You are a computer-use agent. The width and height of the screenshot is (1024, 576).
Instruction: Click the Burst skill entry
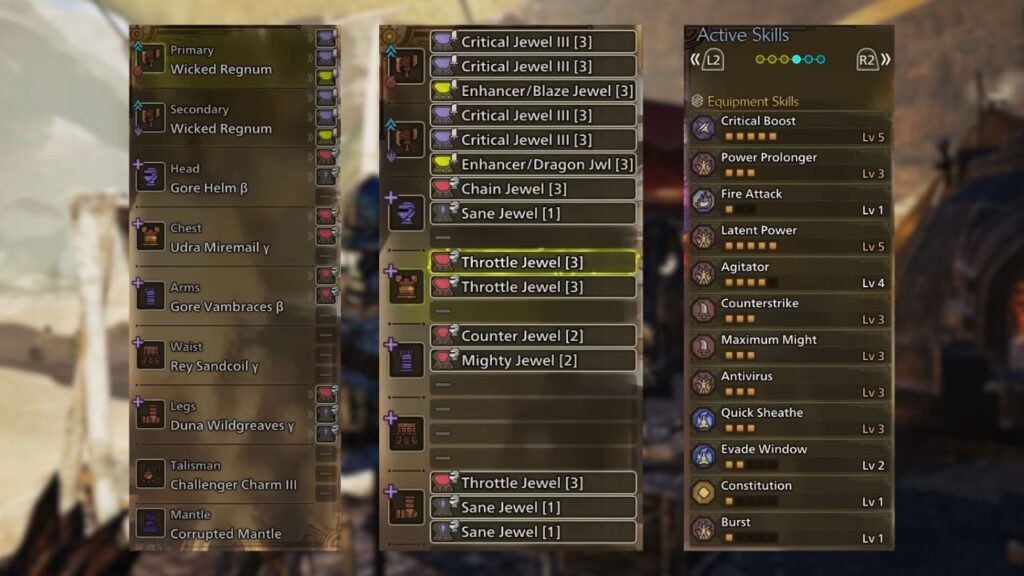pos(789,530)
